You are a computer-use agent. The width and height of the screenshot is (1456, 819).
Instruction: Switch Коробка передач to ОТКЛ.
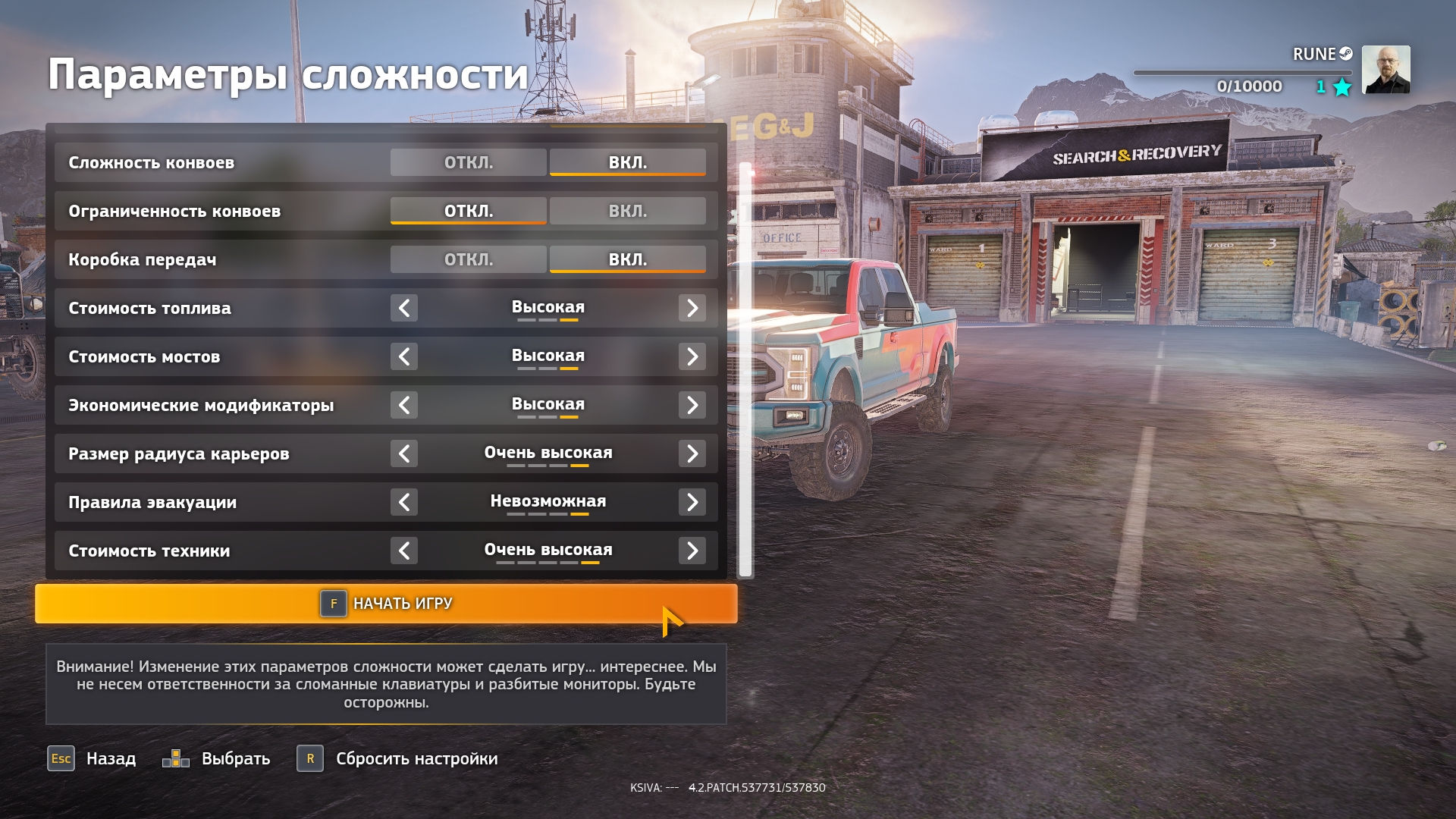468,259
